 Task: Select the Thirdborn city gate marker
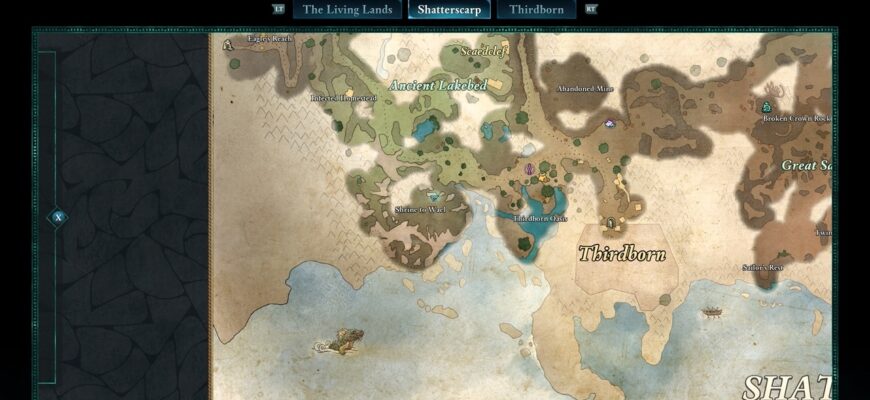(611, 222)
